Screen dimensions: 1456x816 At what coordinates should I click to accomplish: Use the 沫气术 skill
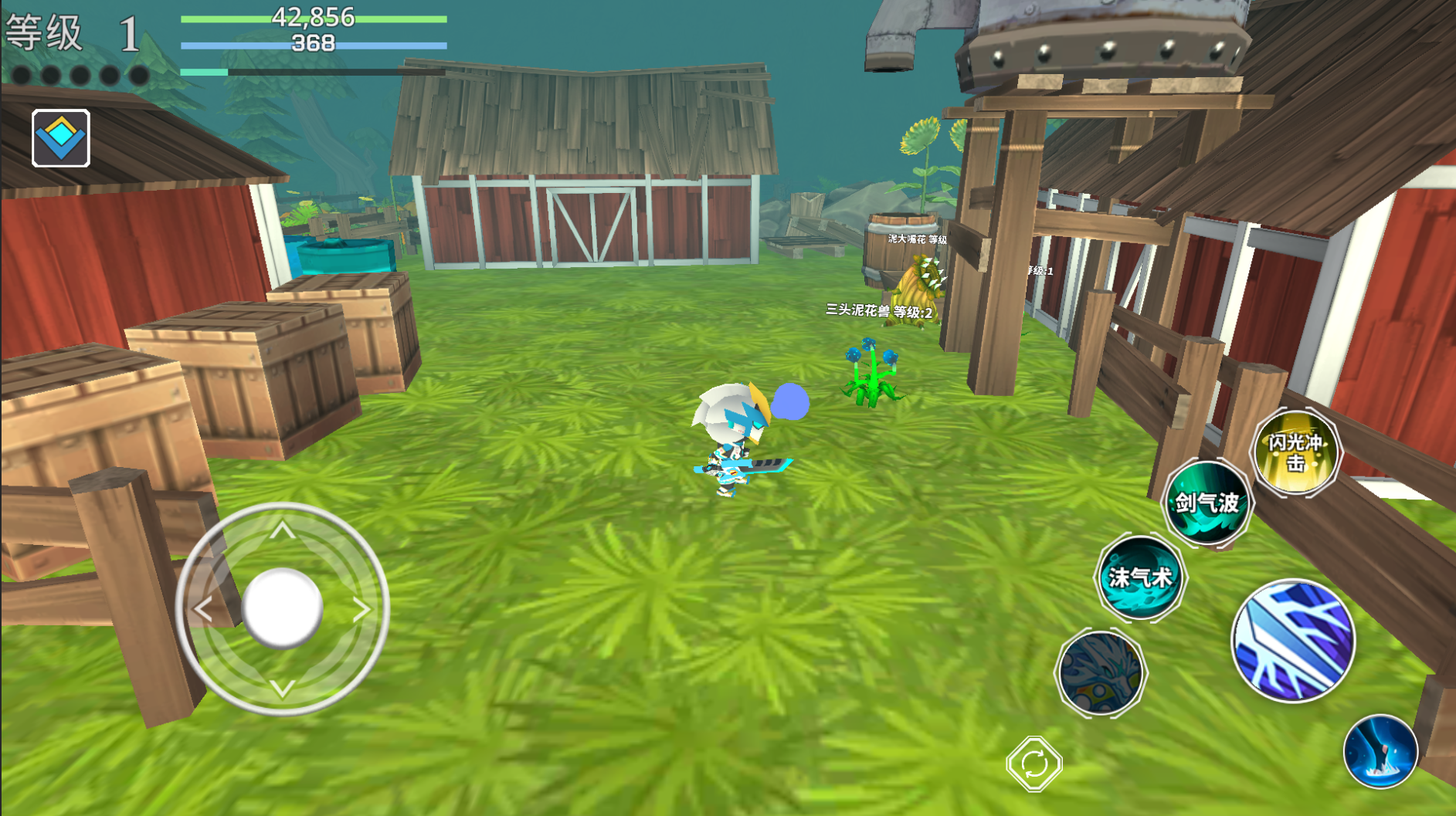click(x=1140, y=577)
